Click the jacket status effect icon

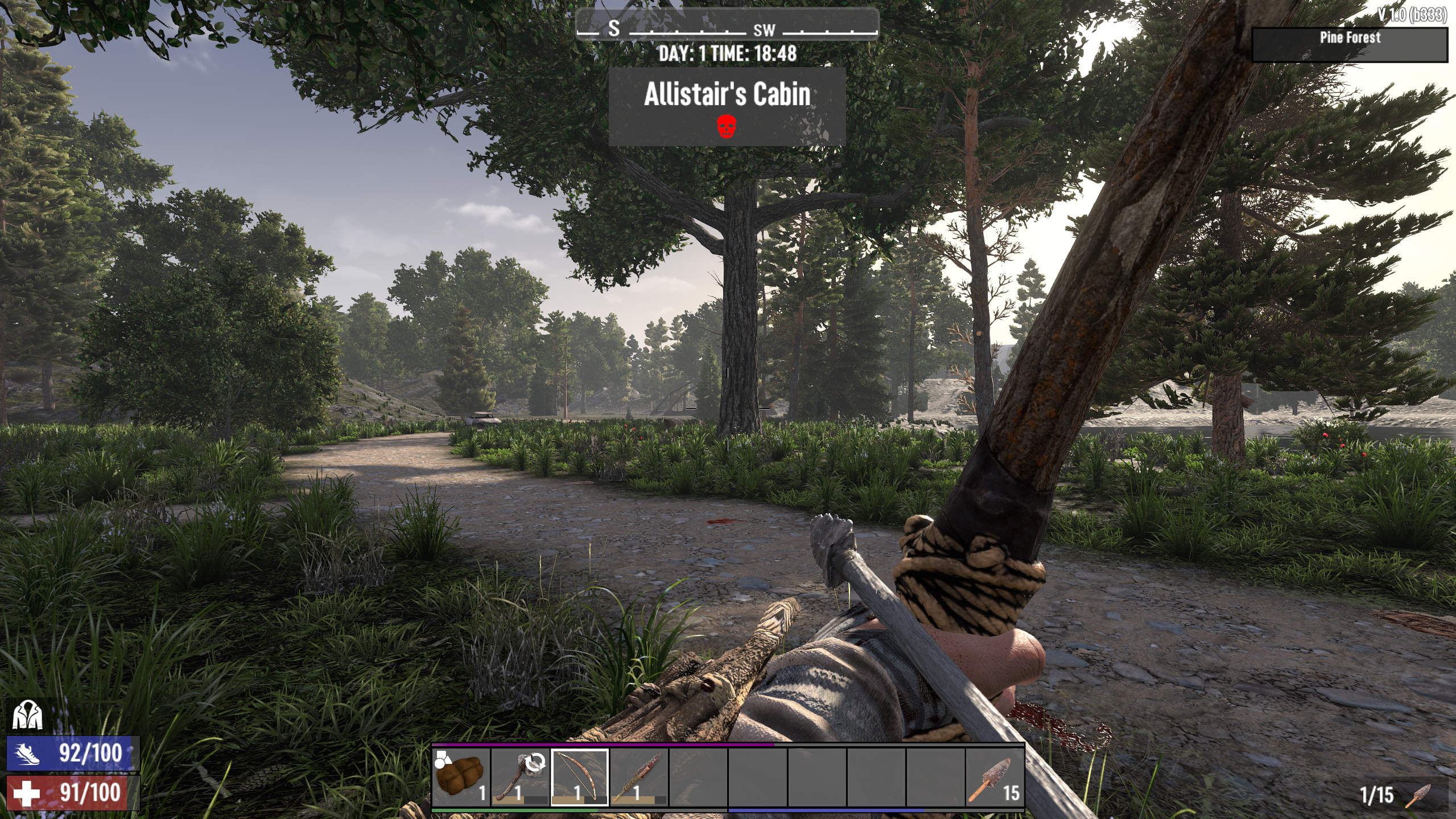click(x=27, y=715)
